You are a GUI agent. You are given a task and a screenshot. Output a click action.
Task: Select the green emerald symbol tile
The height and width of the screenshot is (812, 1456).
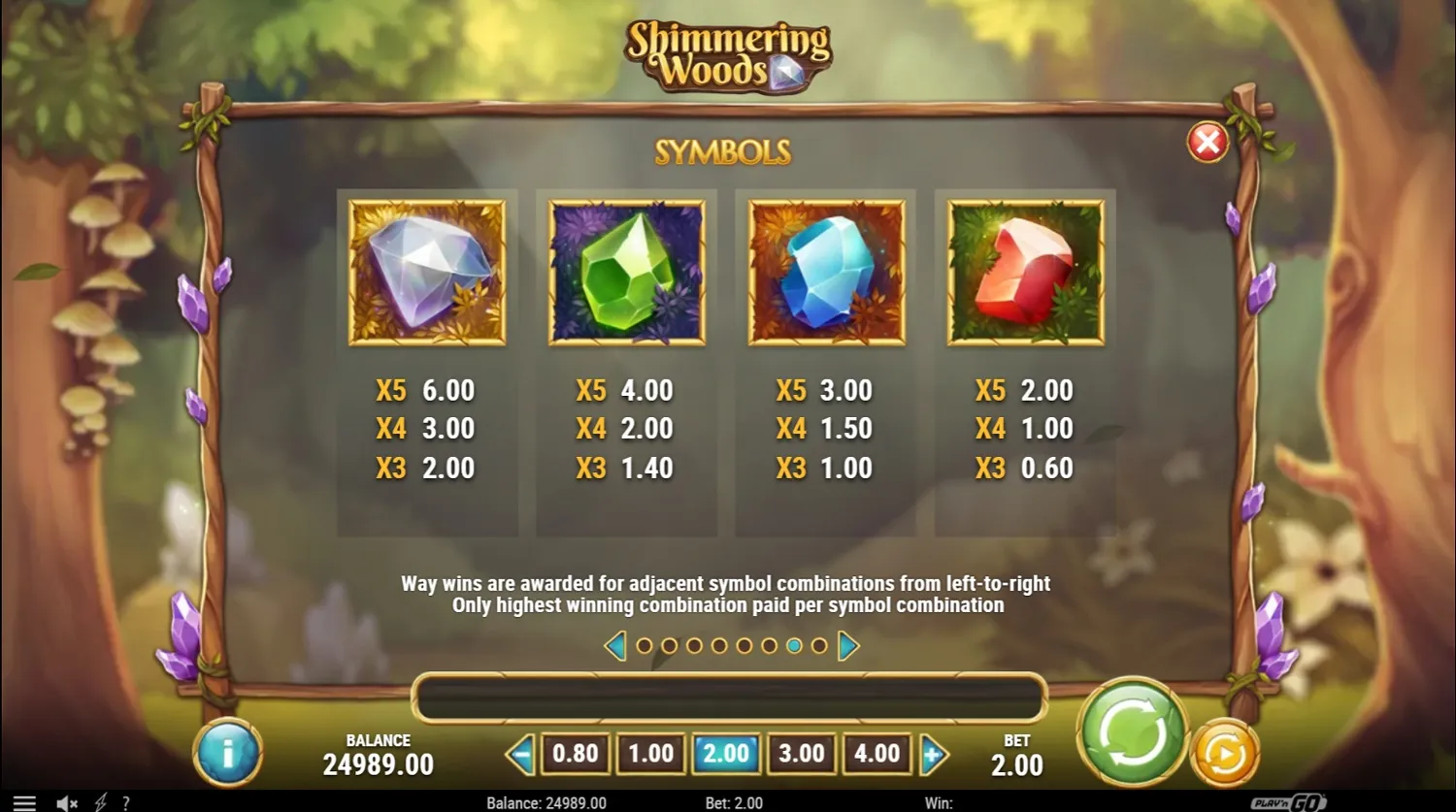click(627, 272)
